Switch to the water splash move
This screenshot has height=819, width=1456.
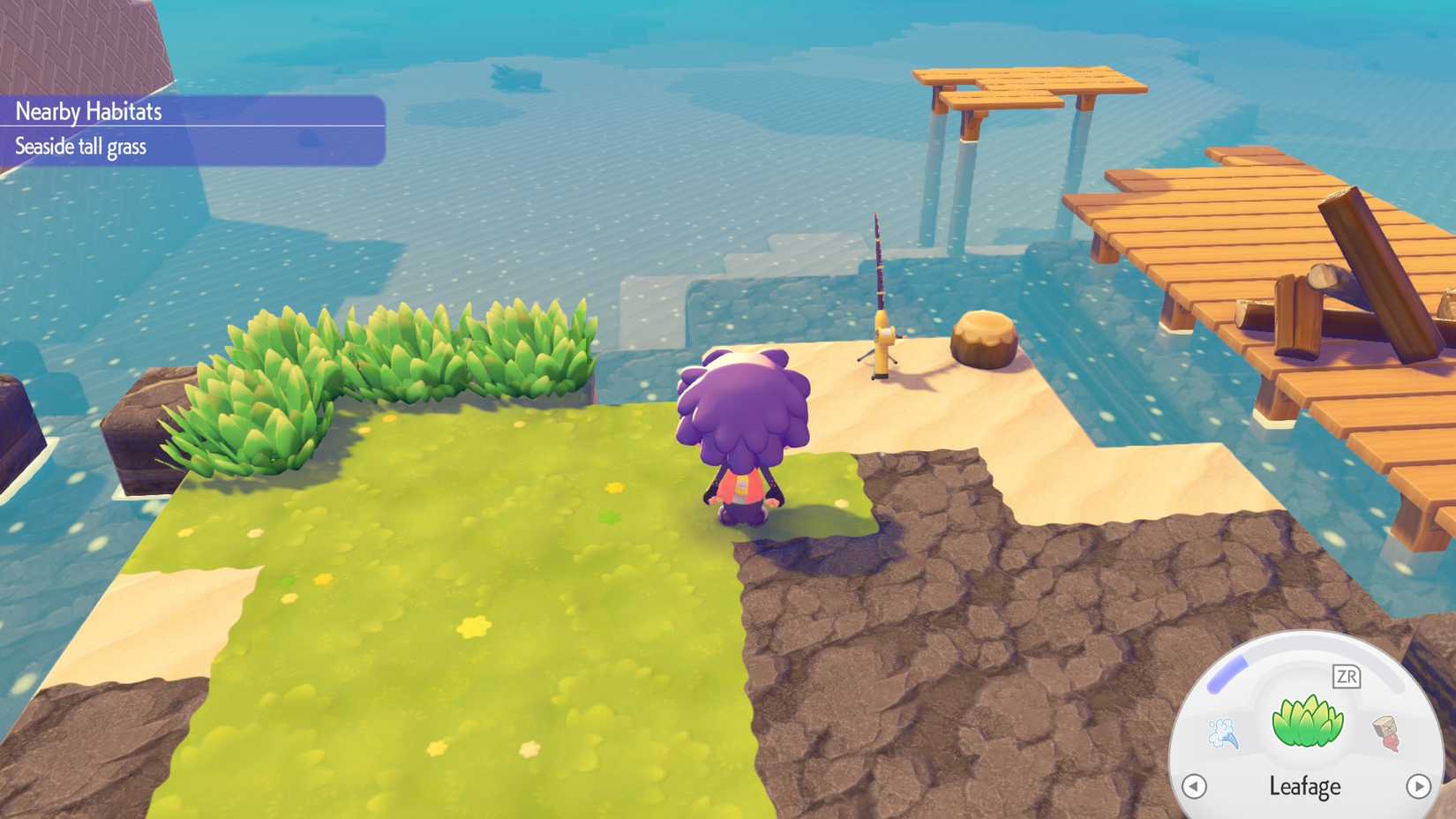coord(1223,733)
